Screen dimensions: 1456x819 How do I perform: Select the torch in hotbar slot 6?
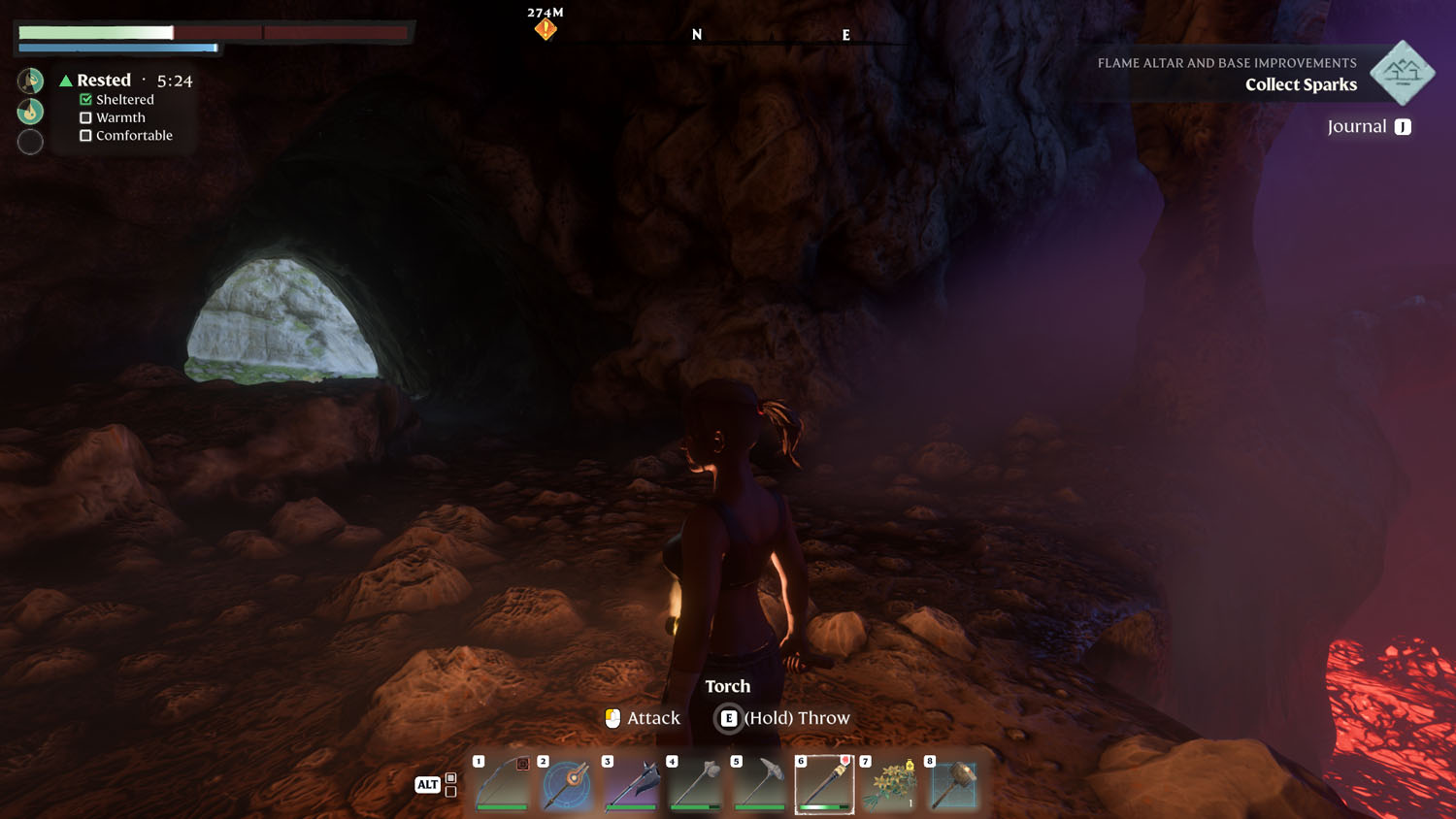pyautogui.click(x=824, y=784)
